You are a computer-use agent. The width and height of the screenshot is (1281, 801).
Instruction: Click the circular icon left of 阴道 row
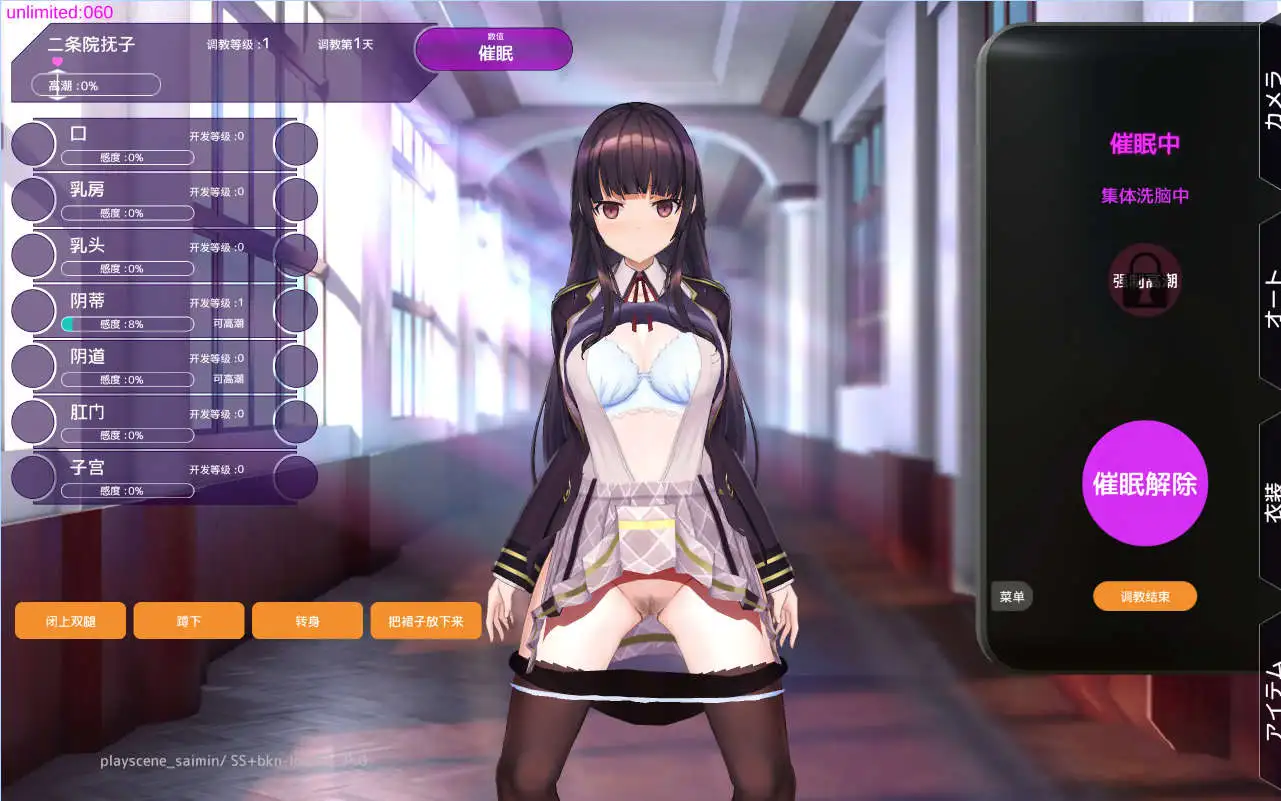[33, 366]
